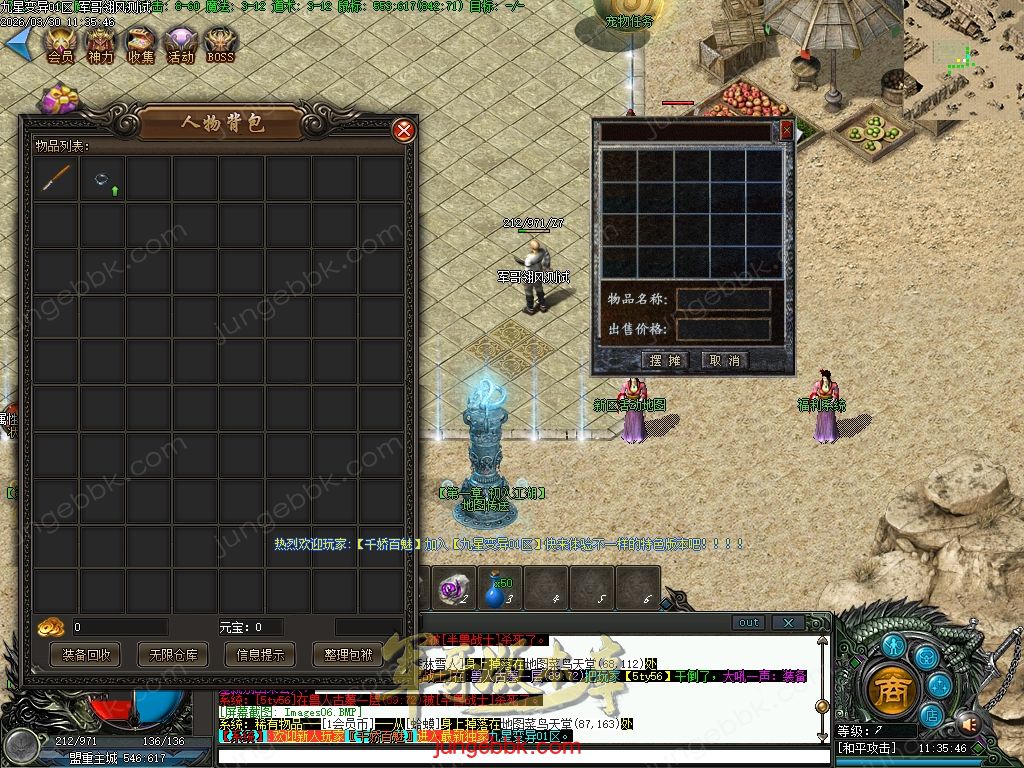Confirm the stall with 摆摊 button
Screen dimensions: 1024x768
pyautogui.click(x=665, y=360)
